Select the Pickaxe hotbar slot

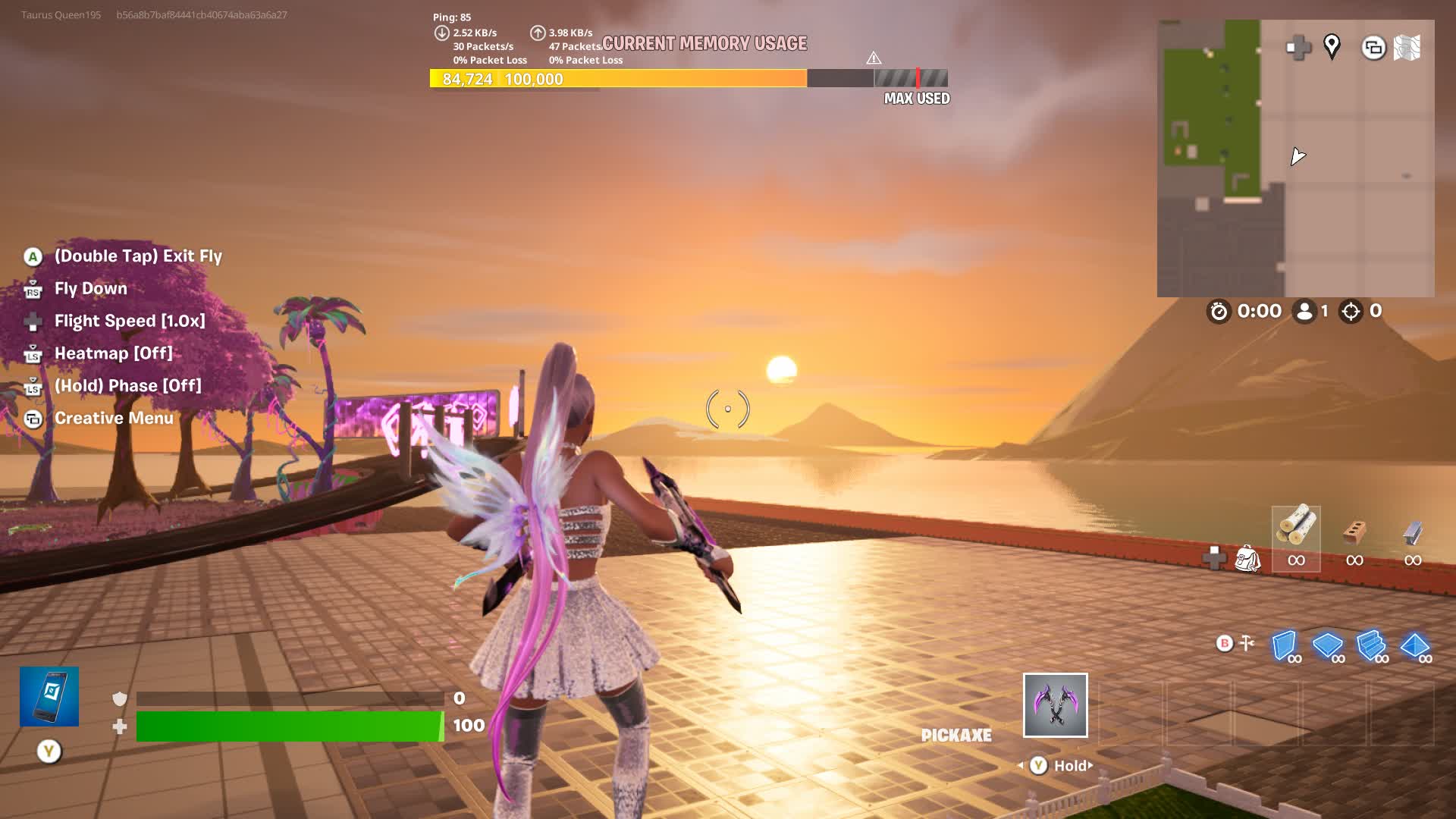[x=1055, y=705]
